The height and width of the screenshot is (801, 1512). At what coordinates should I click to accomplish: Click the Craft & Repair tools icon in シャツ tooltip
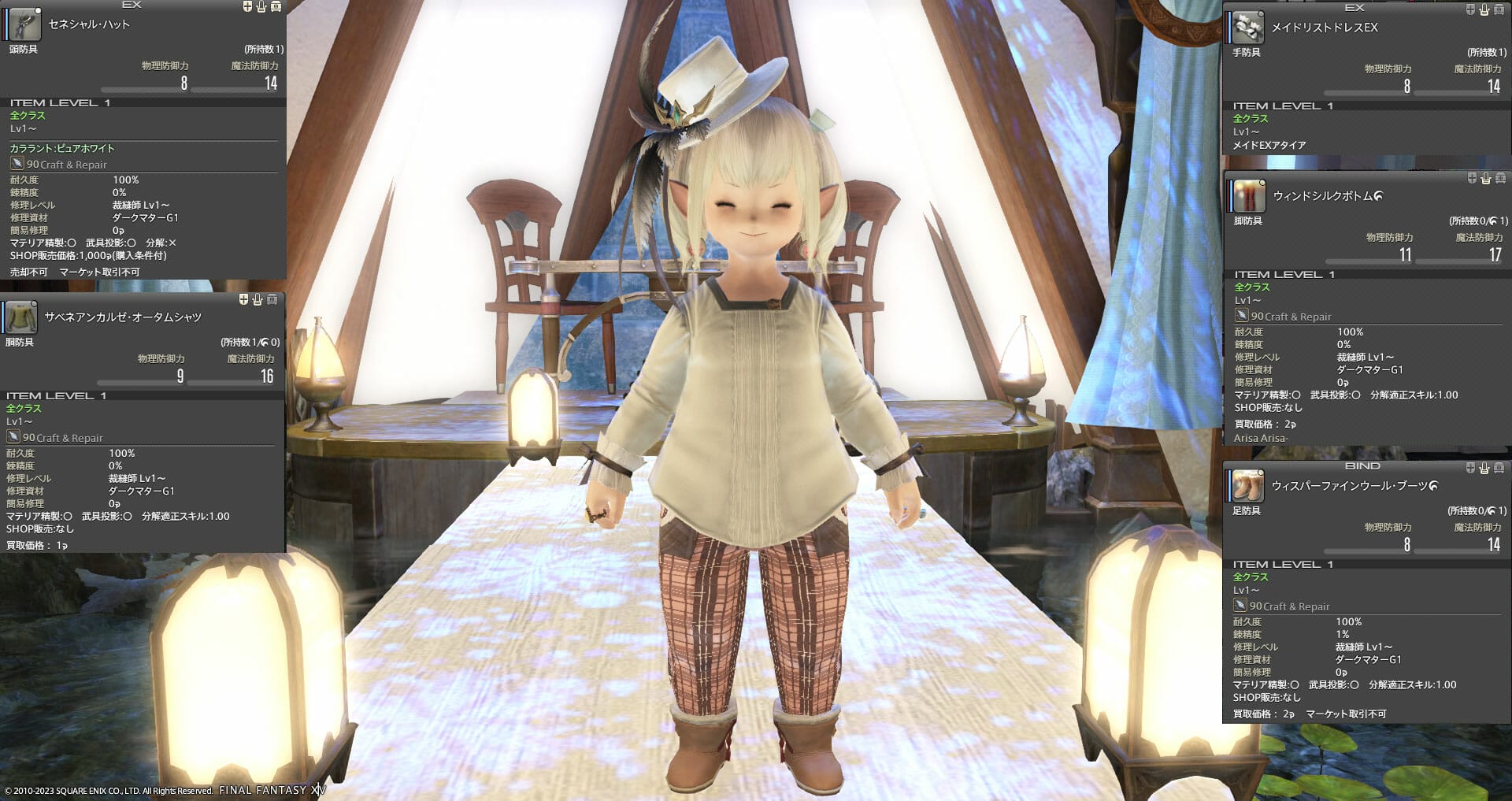pyautogui.click(x=14, y=438)
